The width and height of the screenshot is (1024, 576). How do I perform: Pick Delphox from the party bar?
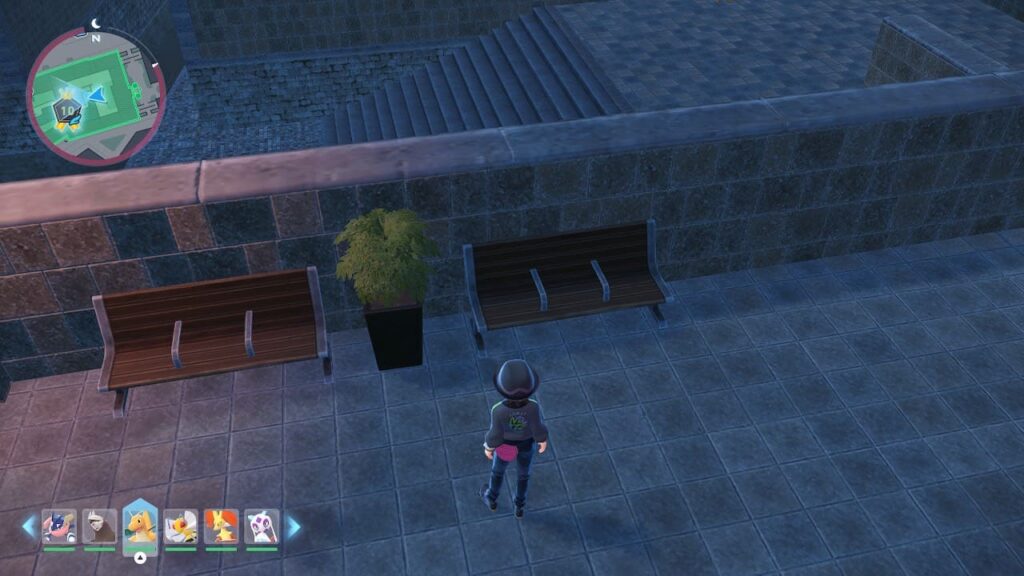coord(221,526)
